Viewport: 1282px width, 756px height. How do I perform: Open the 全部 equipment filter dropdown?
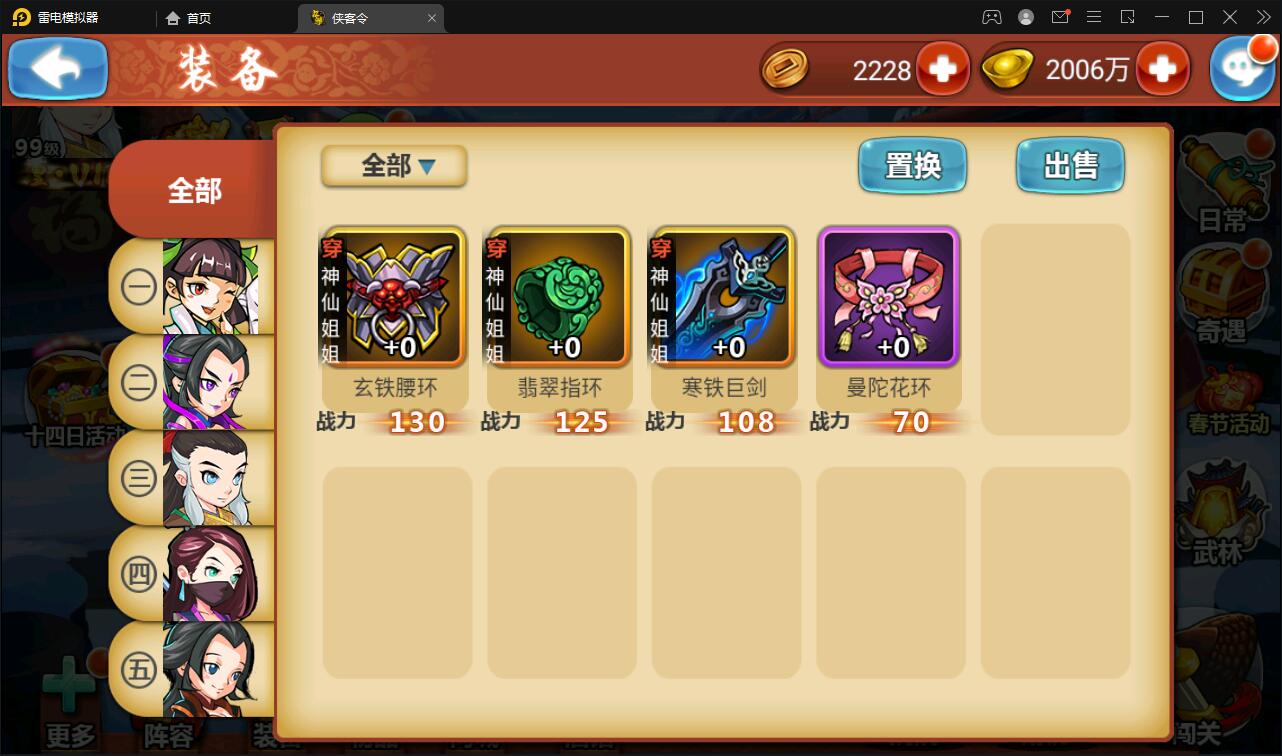tap(393, 166)
